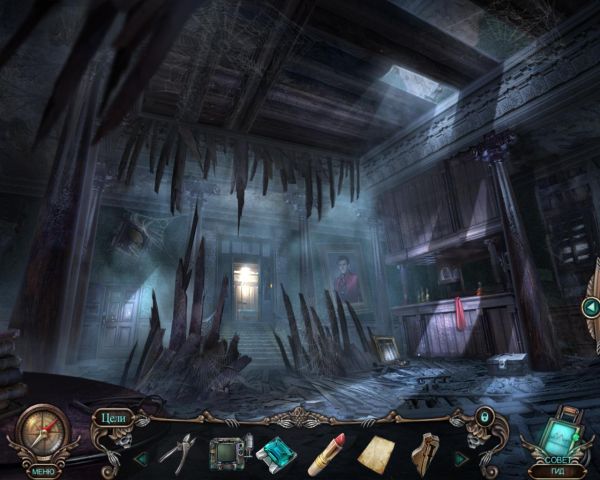The height and width of the screenshot is (480, 600).
Task: Click the inventory right scroll arrow
Action: [x=460, y=458]
